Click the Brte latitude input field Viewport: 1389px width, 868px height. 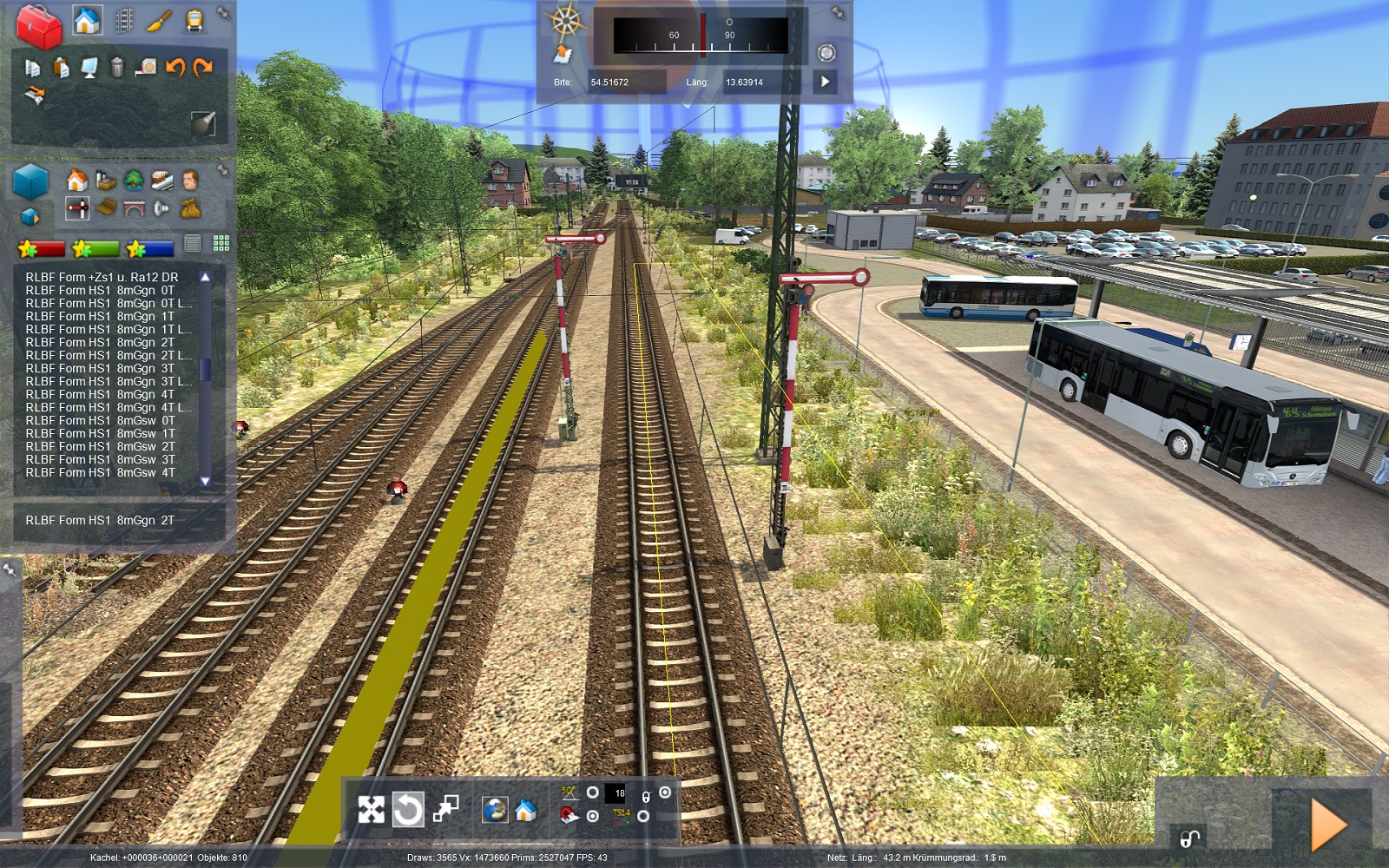[x=626, y=82]
